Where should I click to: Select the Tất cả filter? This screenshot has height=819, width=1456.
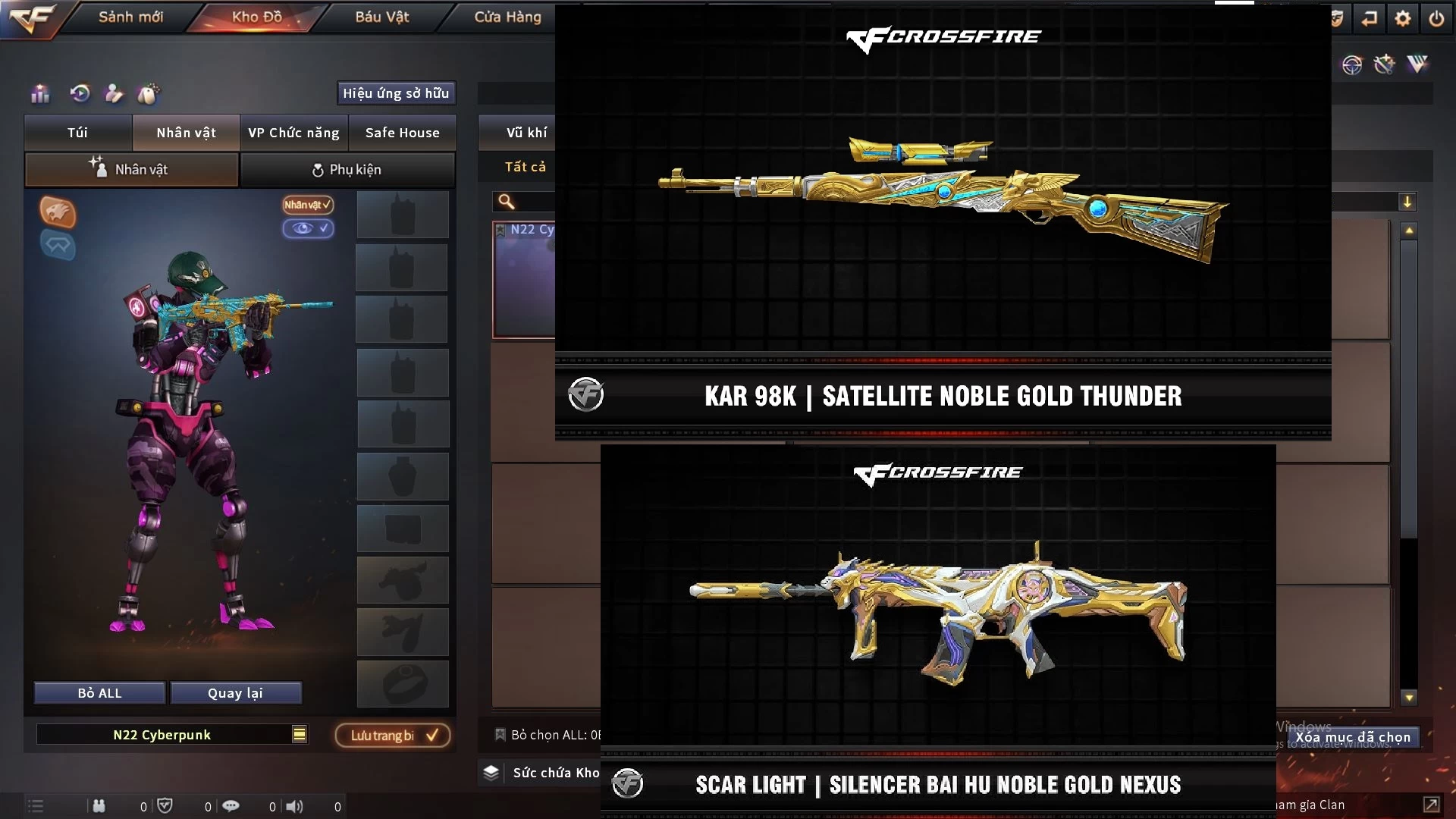tap(525, 167)
